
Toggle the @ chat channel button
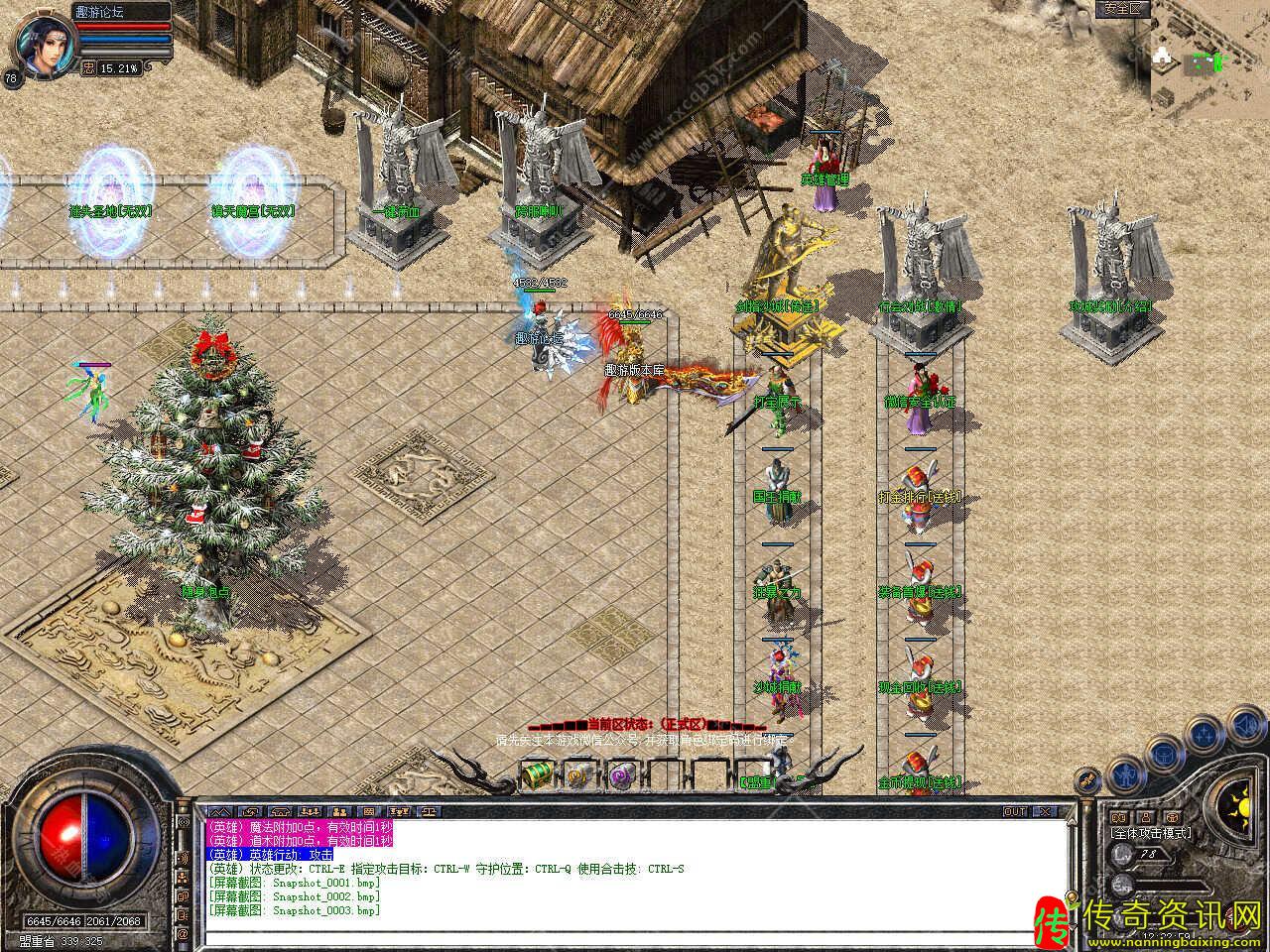tap(182, 933)
